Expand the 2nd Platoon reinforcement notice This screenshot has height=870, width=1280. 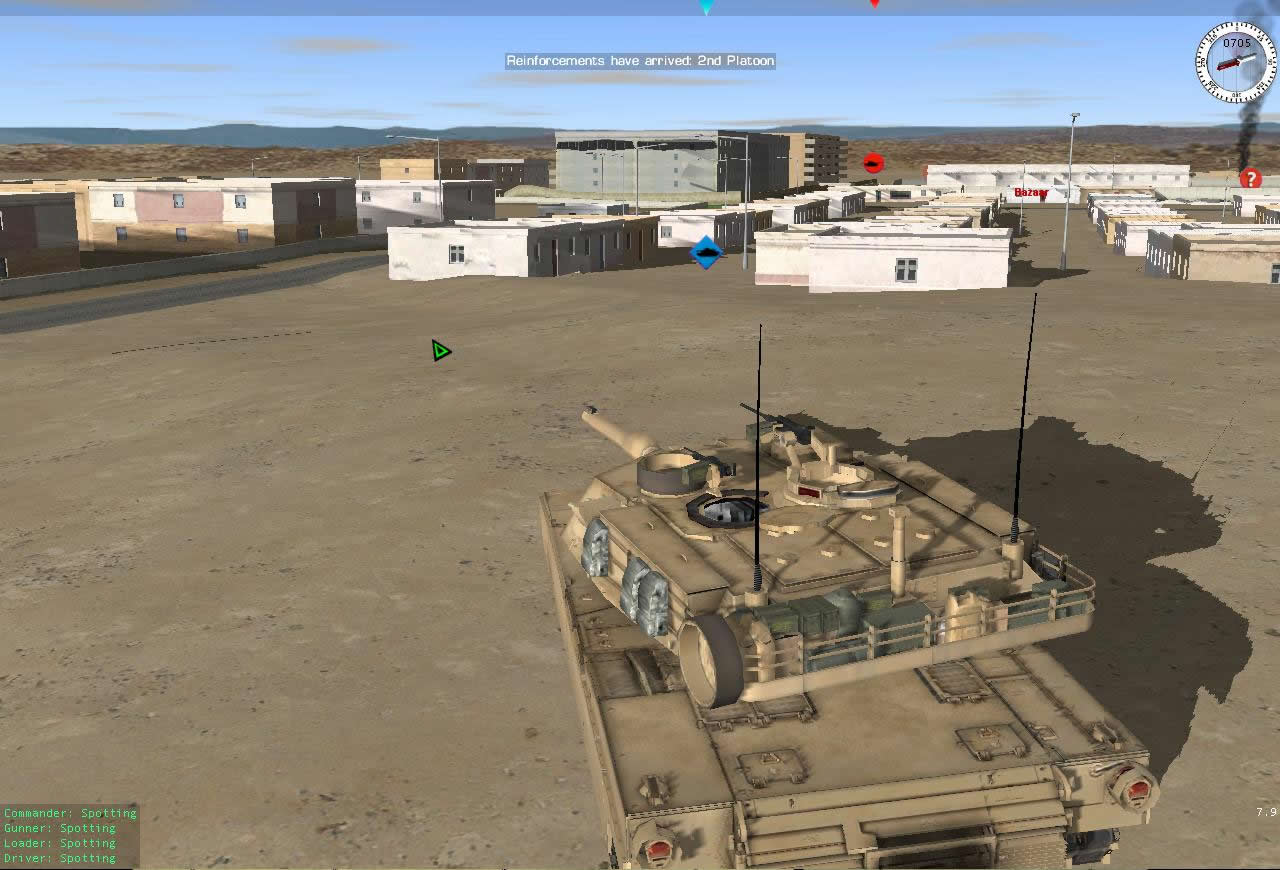640,60
